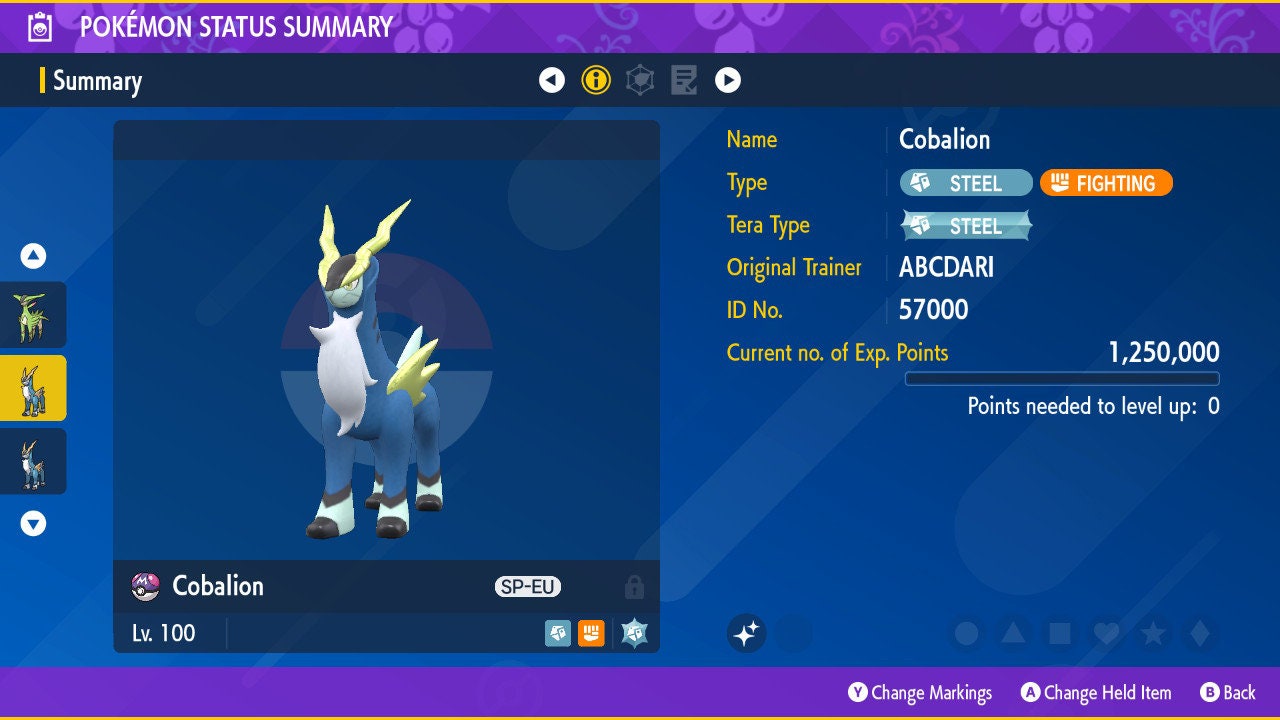Switch to the stats hexagon tab

640,80
